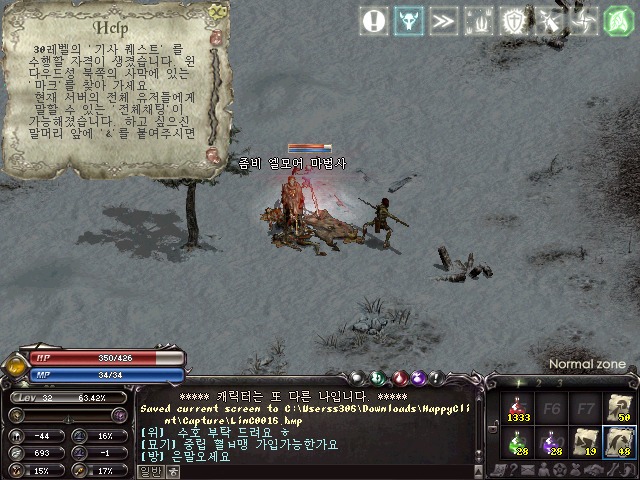Select the 일반 chat tab

pyautogui.click(x=149, y=472)
